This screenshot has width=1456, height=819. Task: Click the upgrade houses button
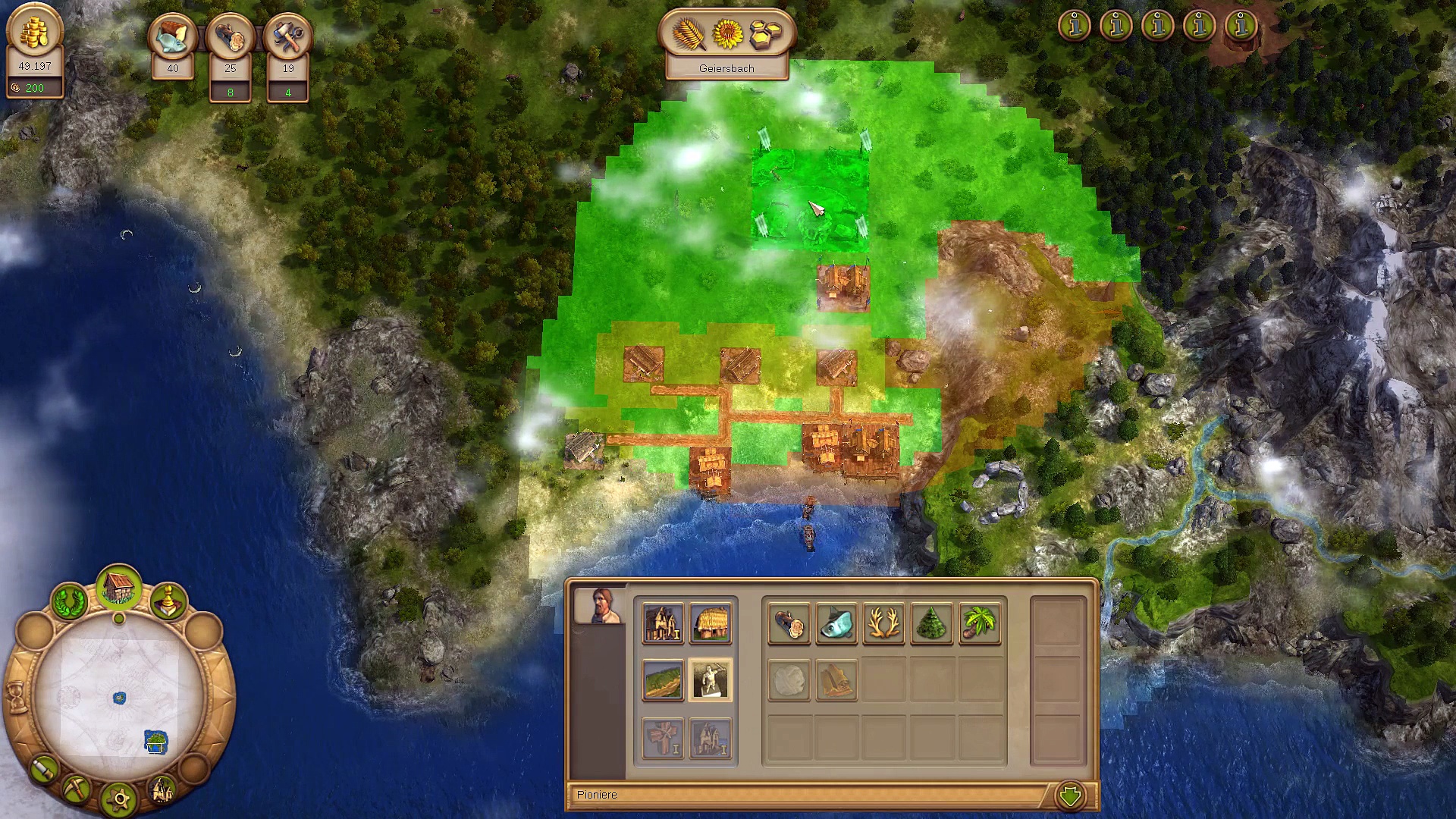click(162, 790)
